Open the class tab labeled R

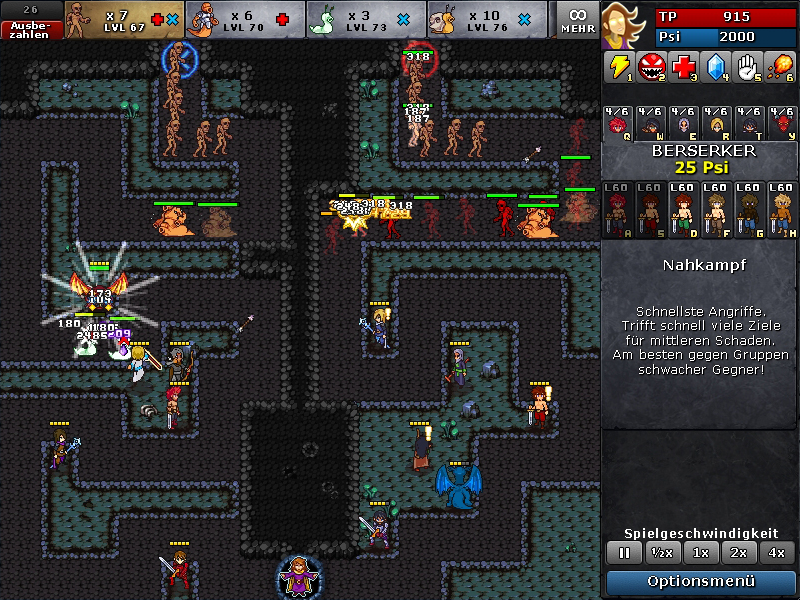(715, 122)
